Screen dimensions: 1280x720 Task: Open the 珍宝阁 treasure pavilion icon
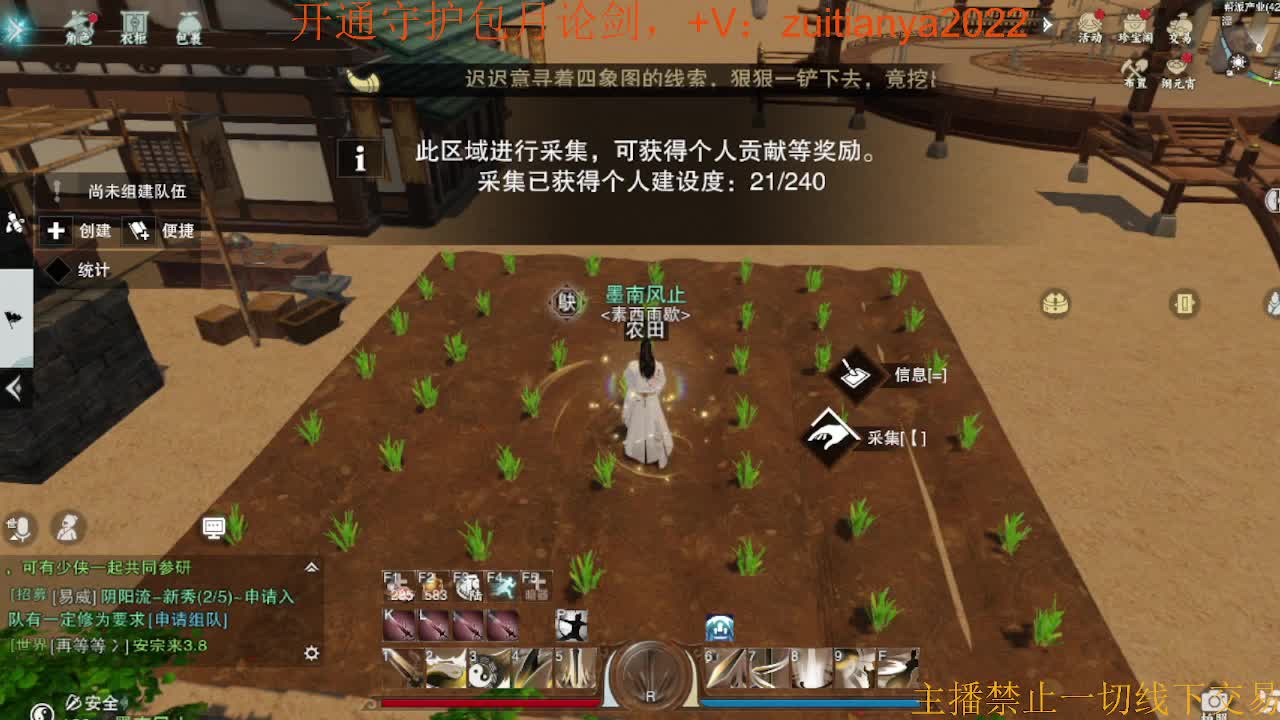(1134, 25)
